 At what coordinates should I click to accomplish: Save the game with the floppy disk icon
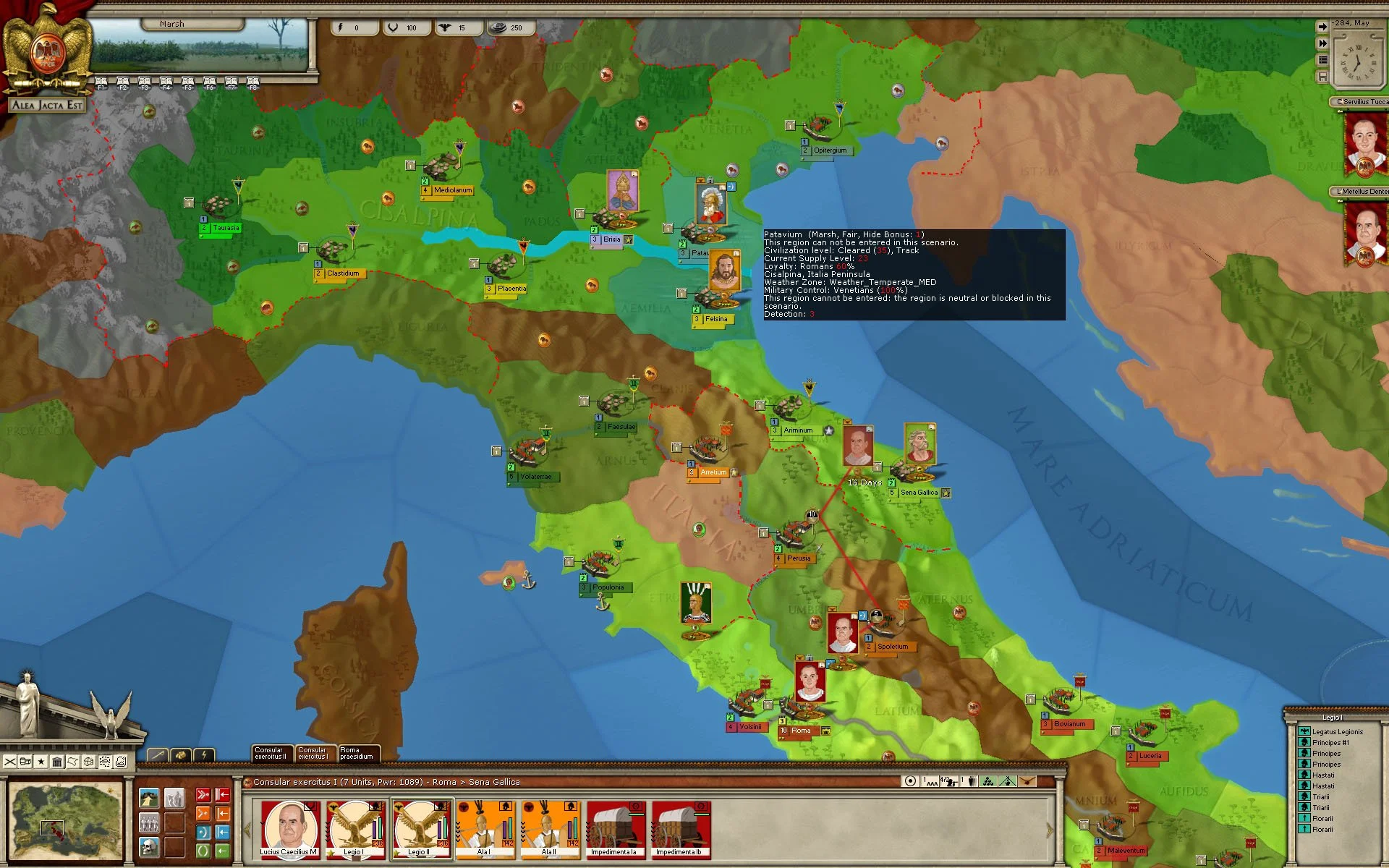(x=1322, y=77)
